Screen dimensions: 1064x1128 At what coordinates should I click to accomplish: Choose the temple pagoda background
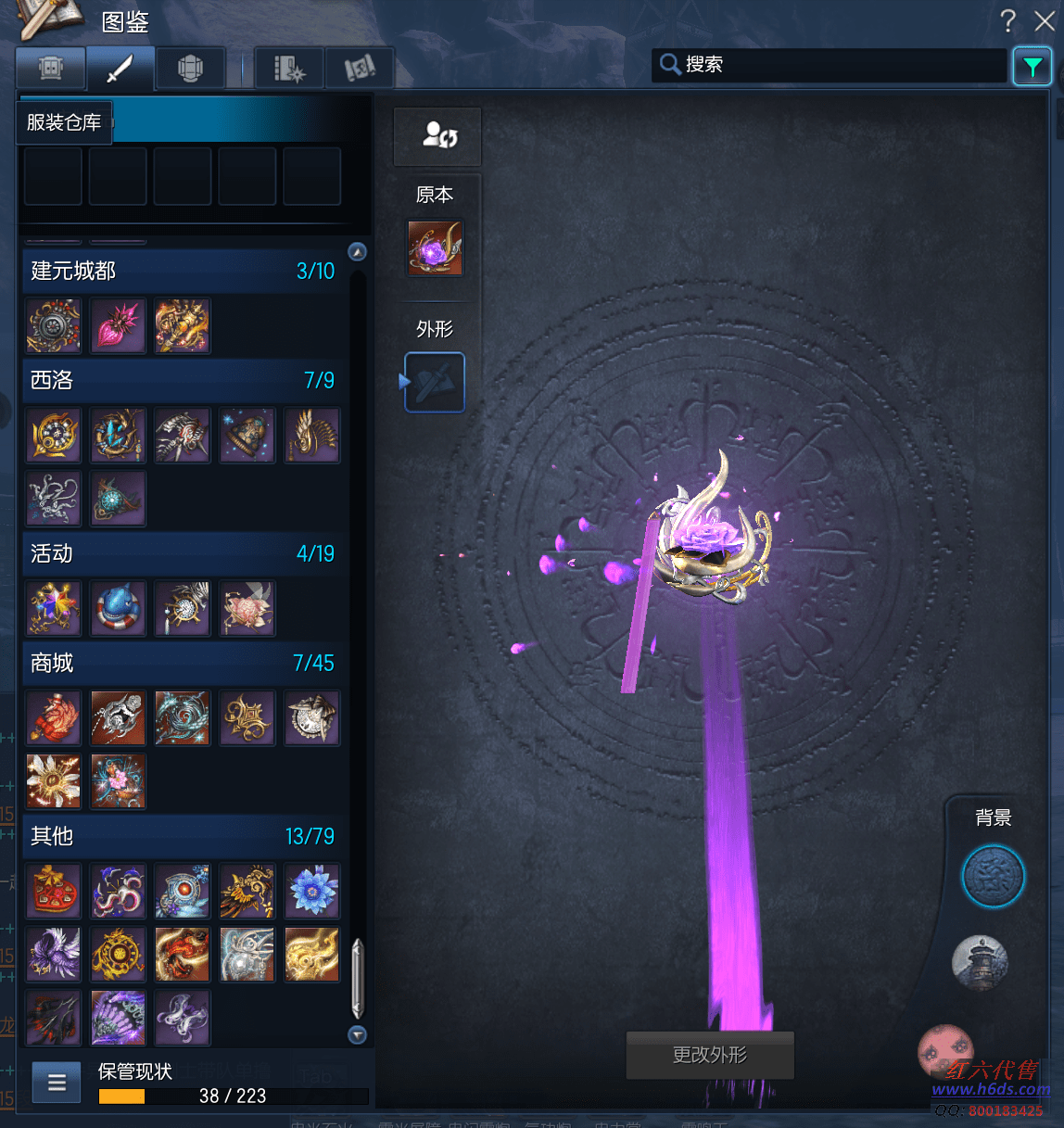(980, 961)
